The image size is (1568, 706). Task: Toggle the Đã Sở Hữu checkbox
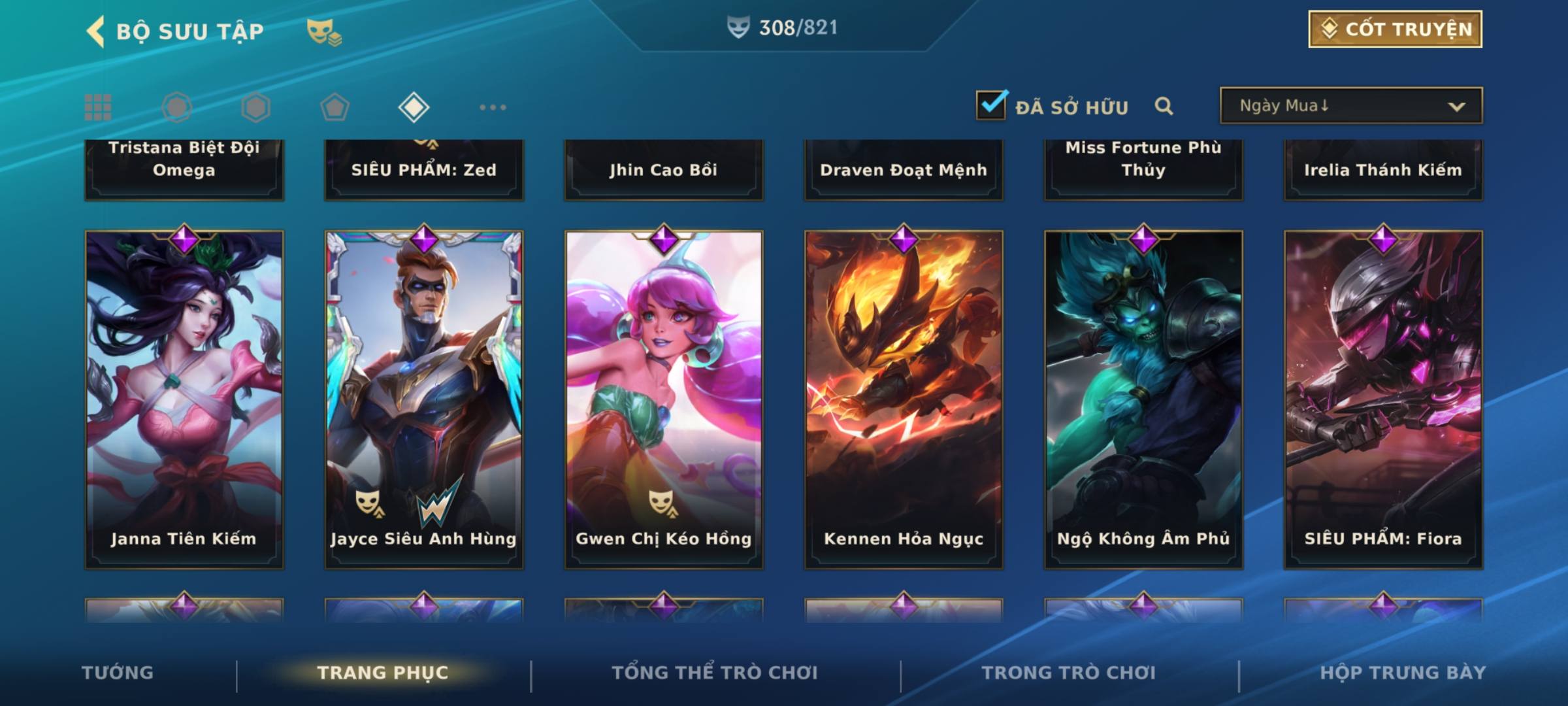click(992, 105)
